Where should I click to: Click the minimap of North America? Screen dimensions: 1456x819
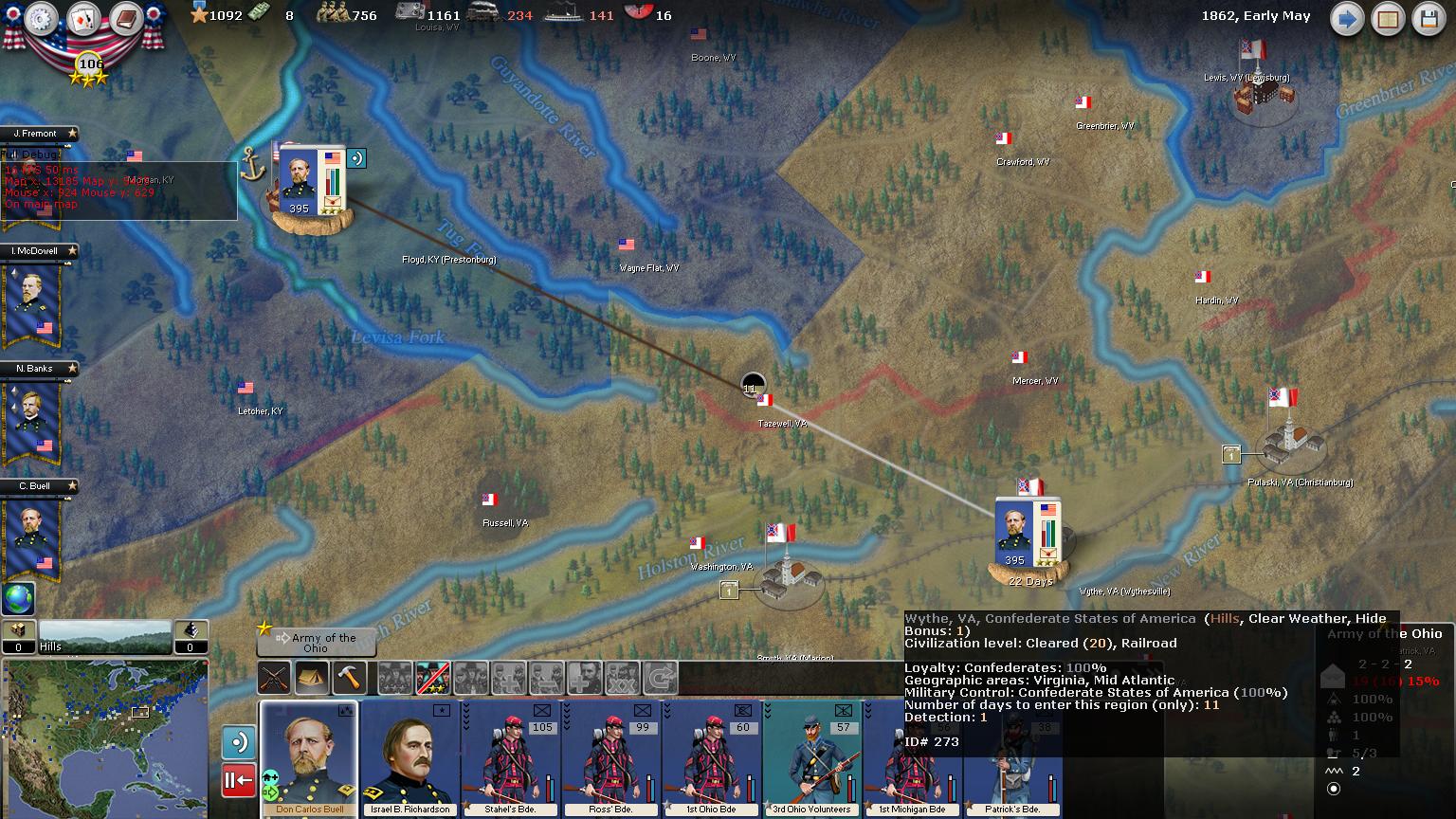(104, 737)
